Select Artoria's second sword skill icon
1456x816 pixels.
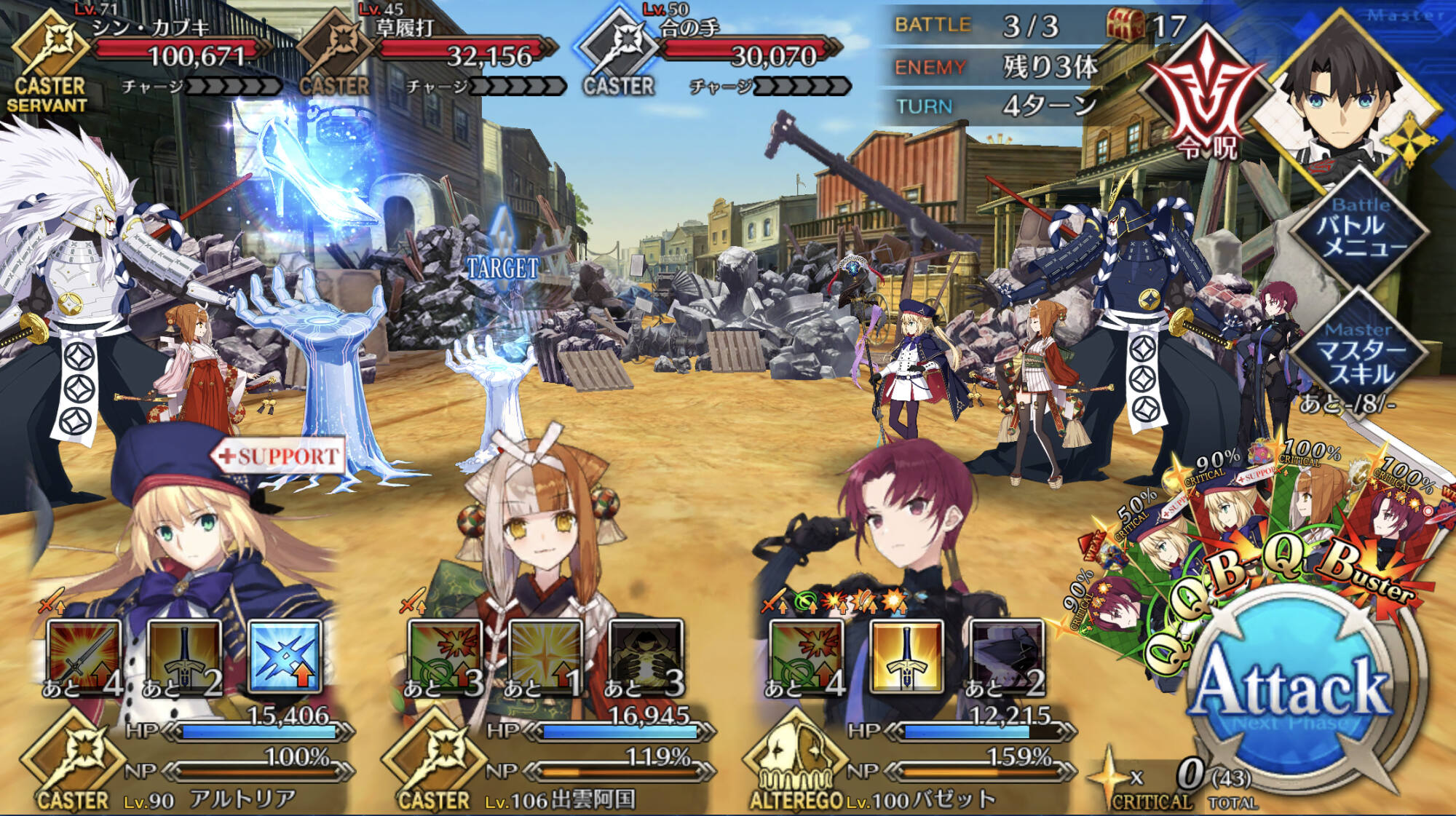183,657
